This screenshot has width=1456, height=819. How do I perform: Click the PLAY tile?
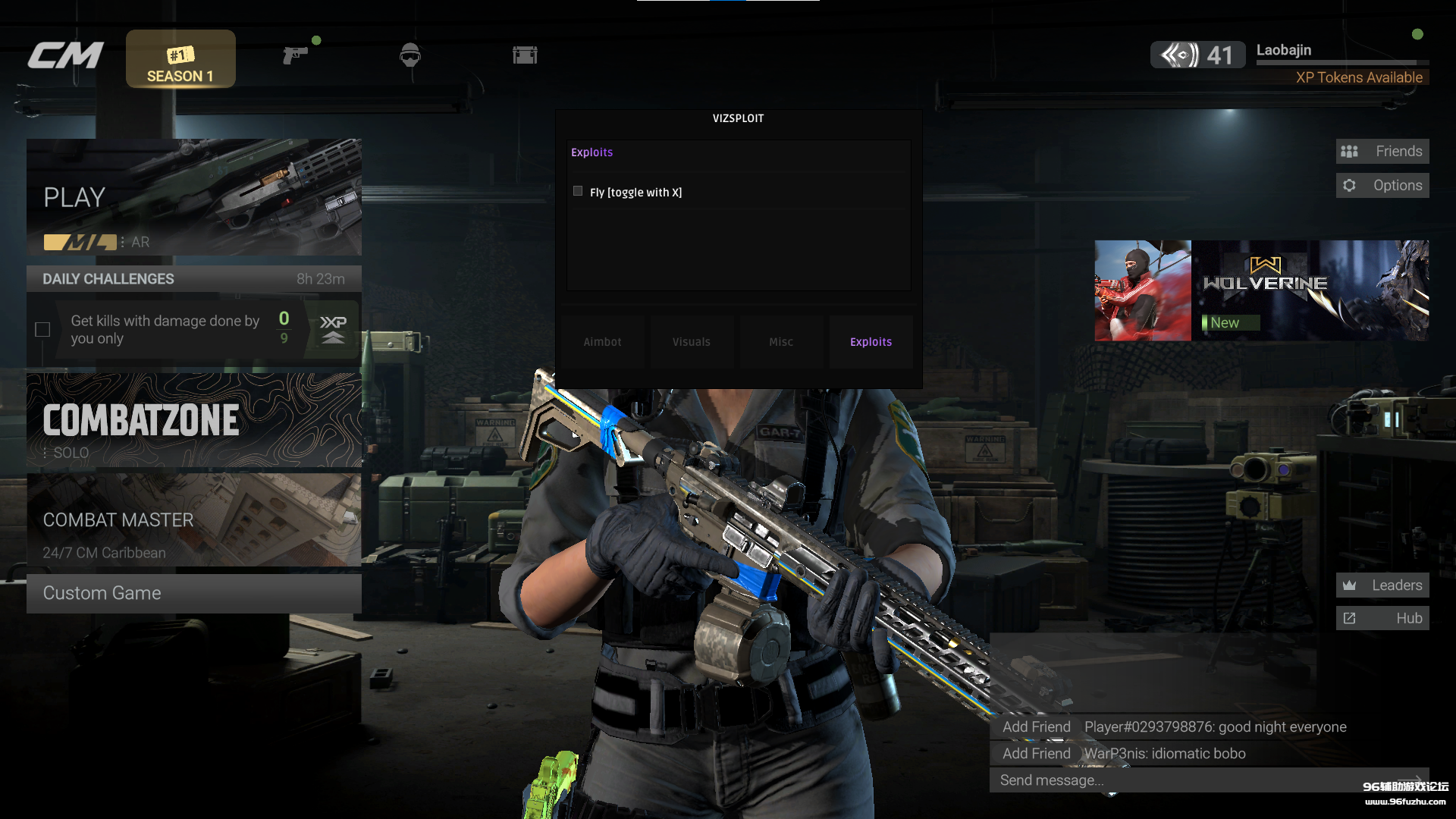point(193,197)
